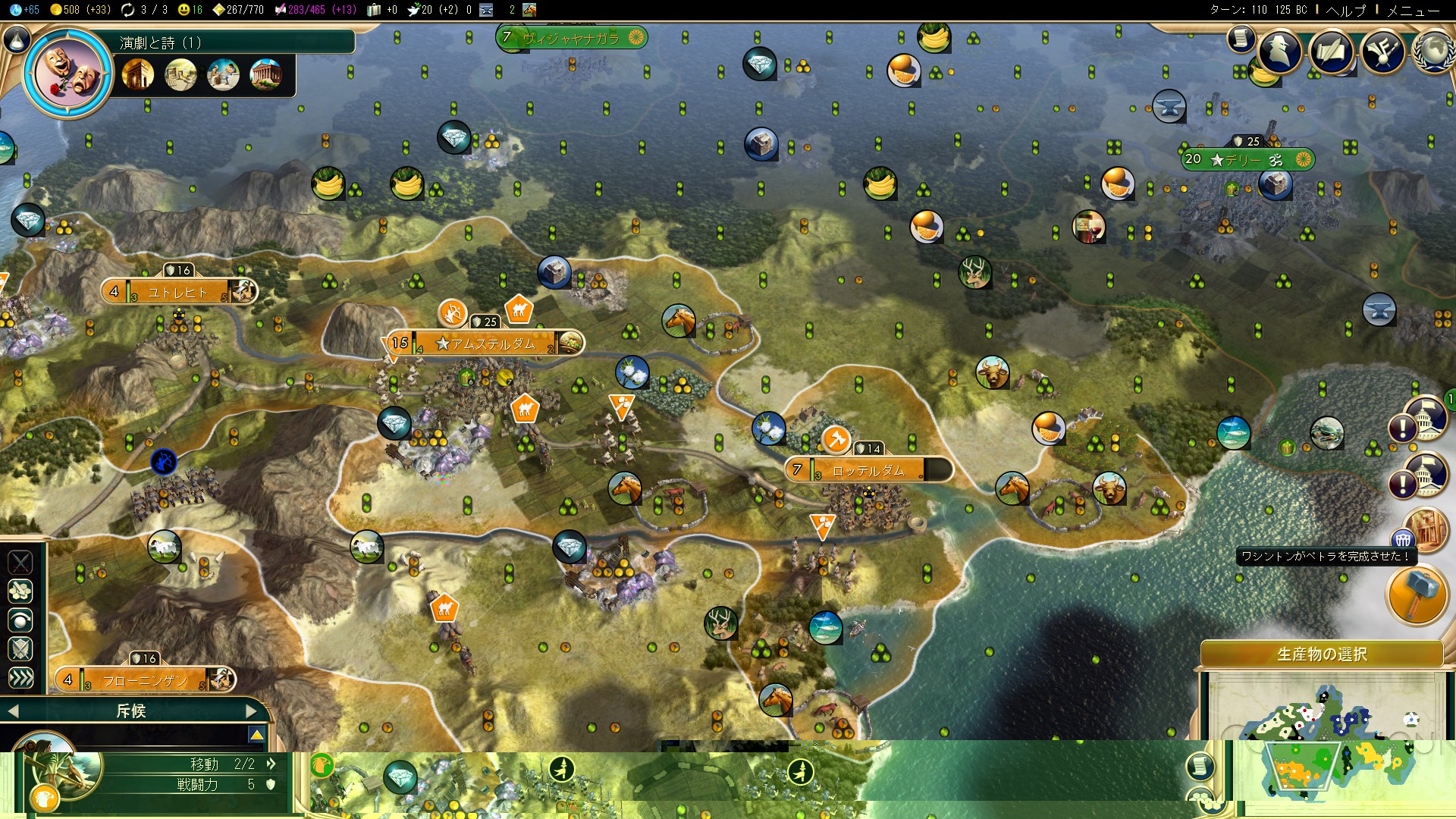Open the small scroll notification log
This screenshot has width=1456, height=819.
click(x=1241, y=38)
